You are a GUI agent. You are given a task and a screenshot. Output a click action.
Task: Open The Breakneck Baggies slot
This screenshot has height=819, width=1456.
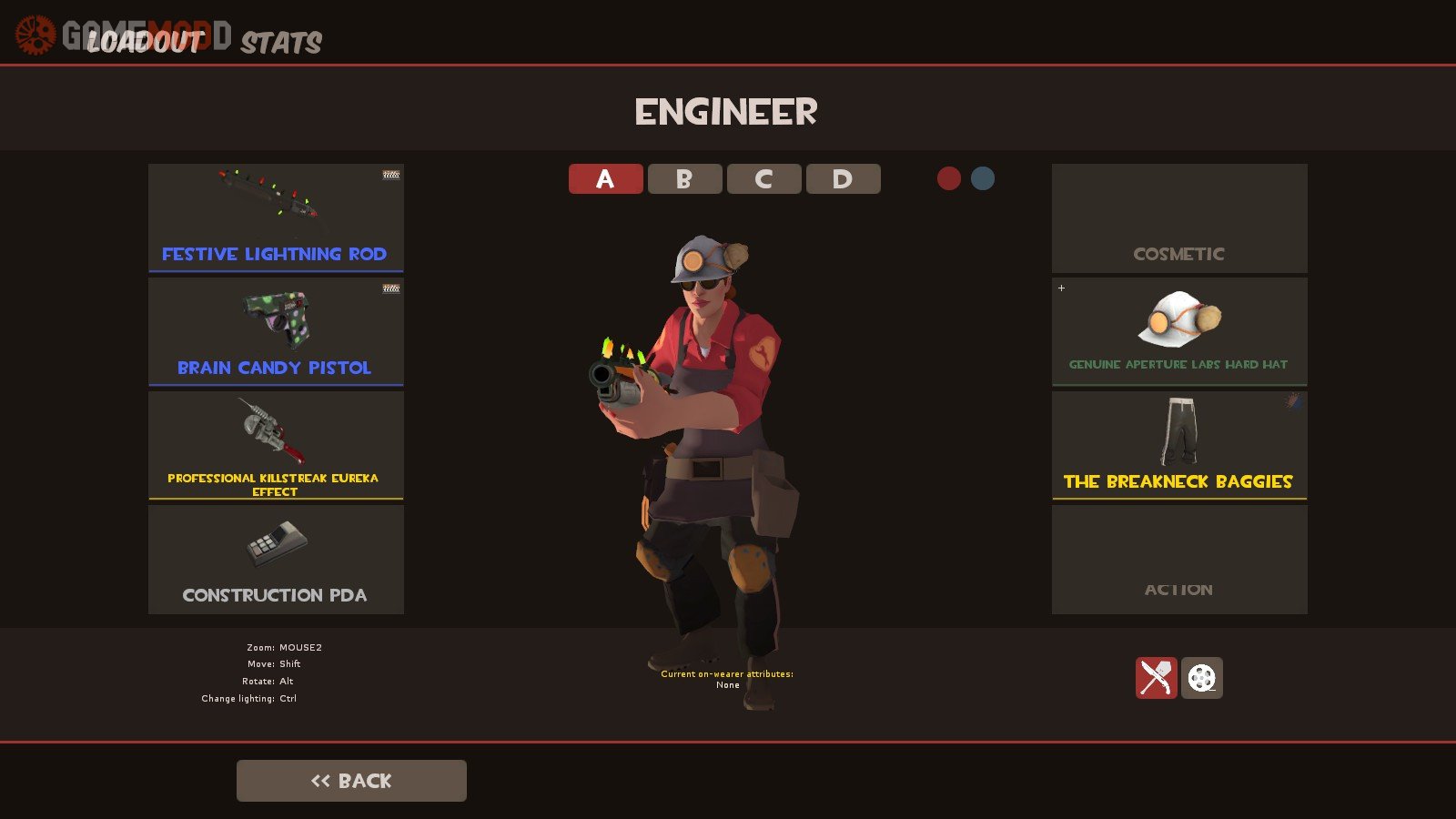click(x=1179, y=445)
